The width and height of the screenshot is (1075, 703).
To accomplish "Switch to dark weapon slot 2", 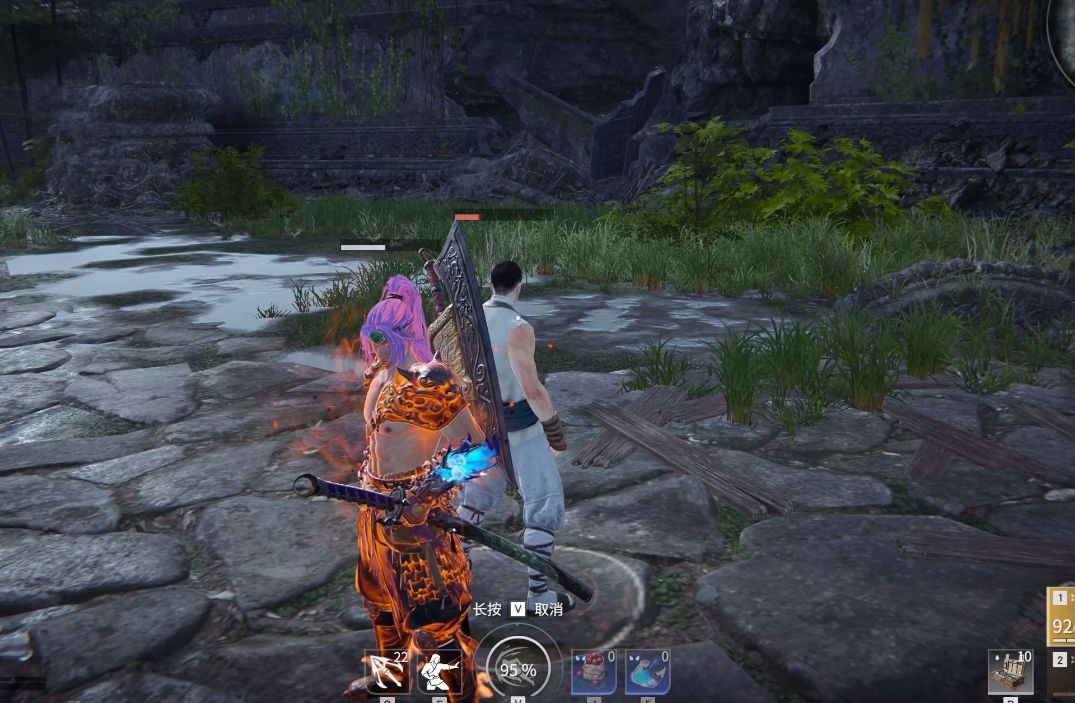I will tap(1061, 674).
